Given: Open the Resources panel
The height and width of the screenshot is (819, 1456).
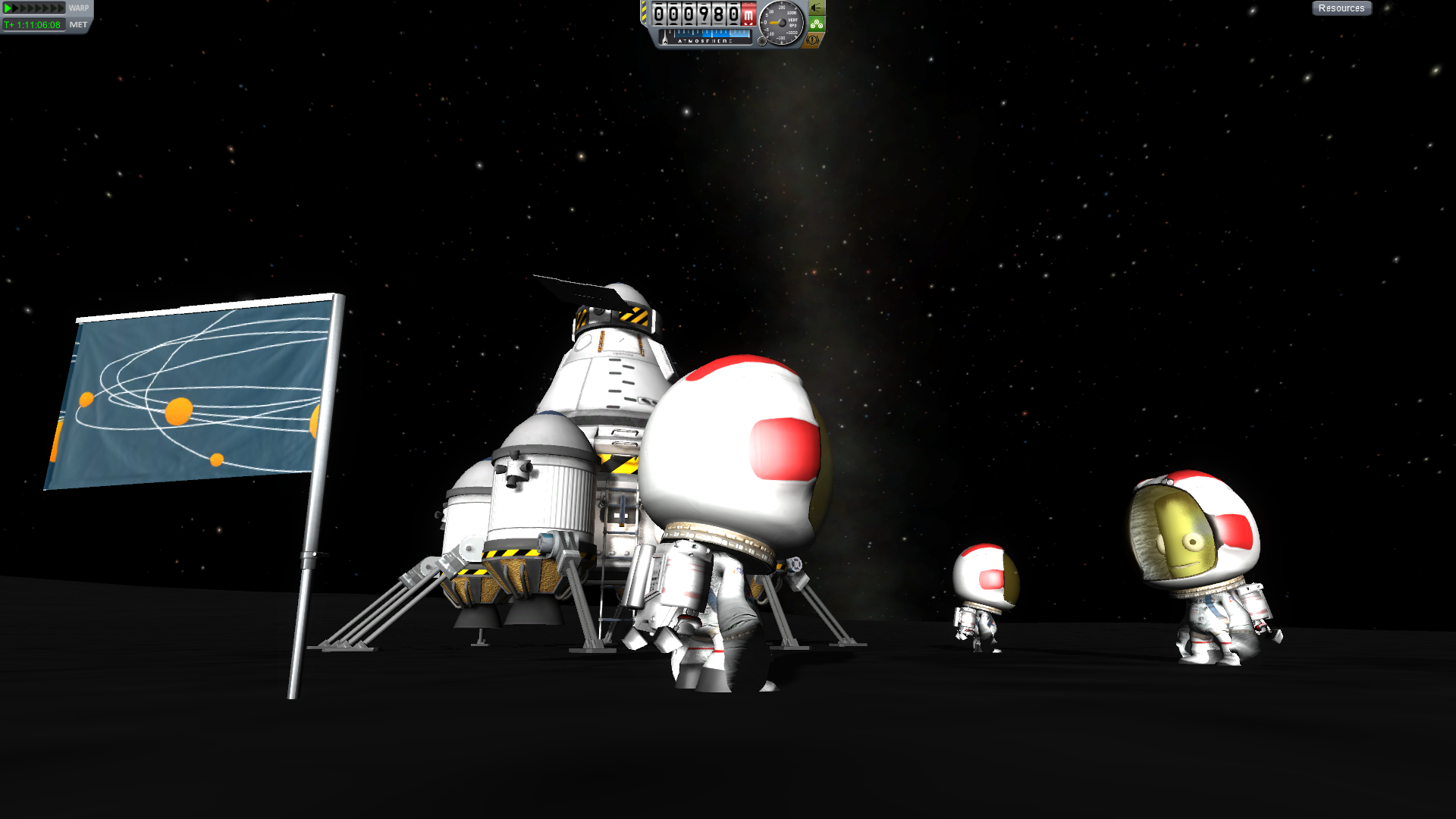Looking at the screenshot, I should 1341,8.
